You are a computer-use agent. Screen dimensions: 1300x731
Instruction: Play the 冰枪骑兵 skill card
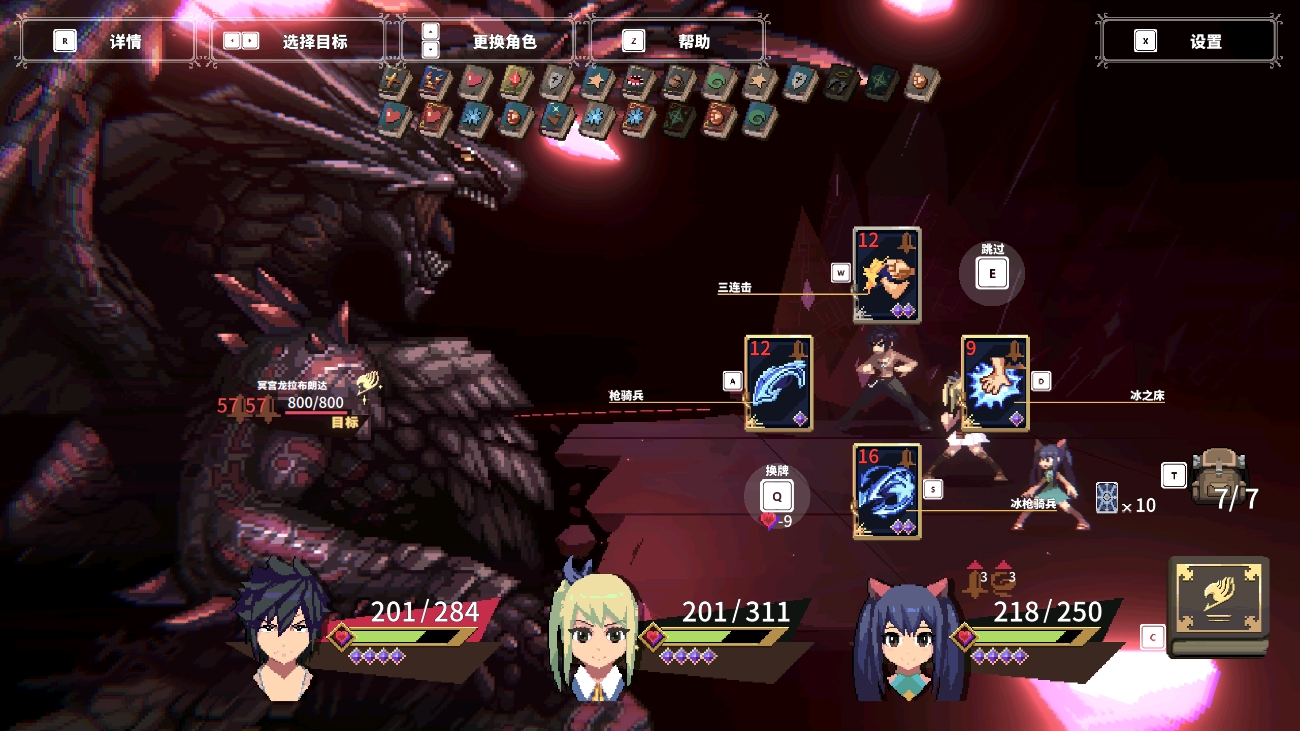pyautogui.click(x=886, y=491)
